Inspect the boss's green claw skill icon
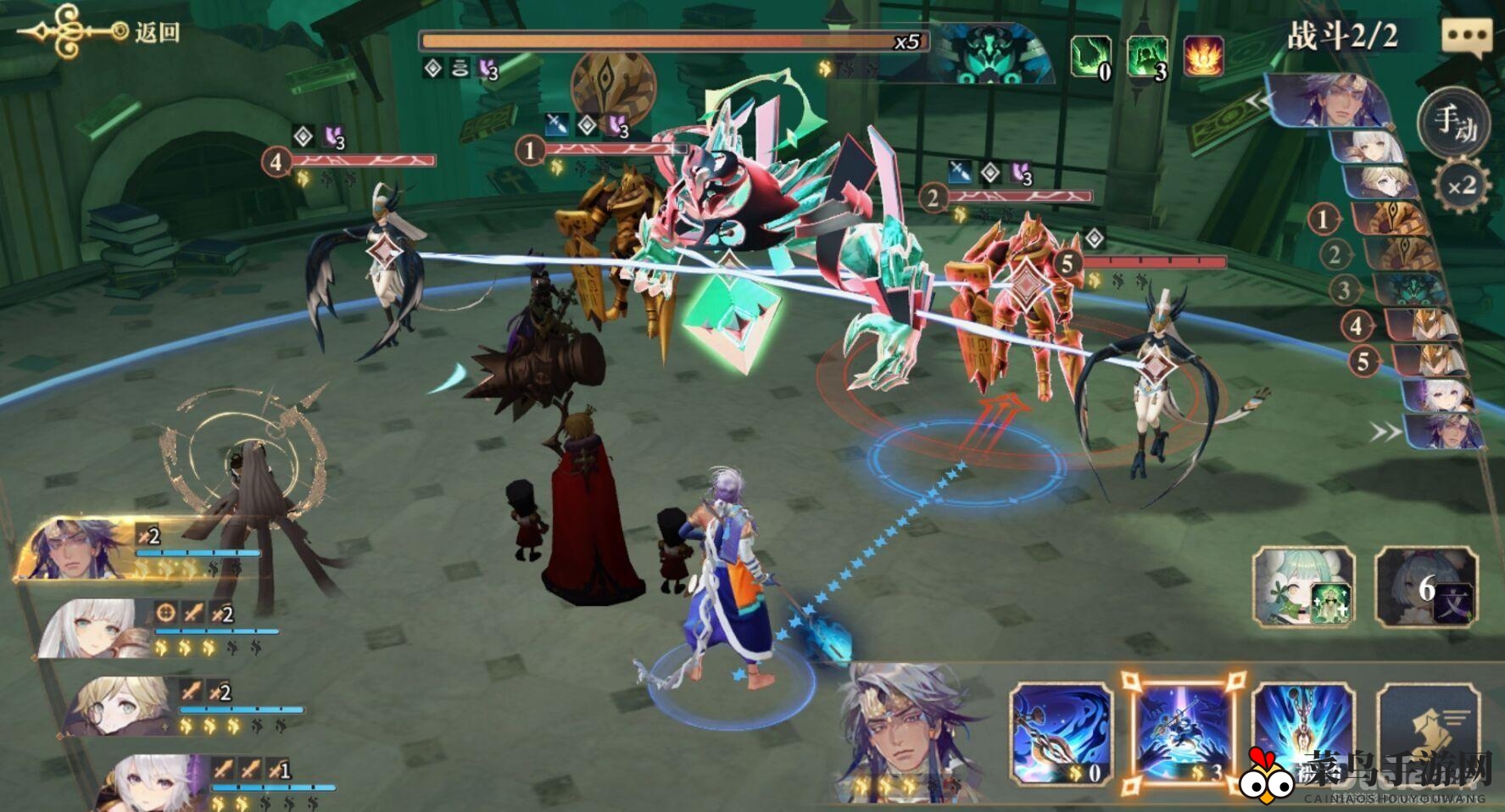The width and height of the screenshot is (1505, 812). 1090,57
